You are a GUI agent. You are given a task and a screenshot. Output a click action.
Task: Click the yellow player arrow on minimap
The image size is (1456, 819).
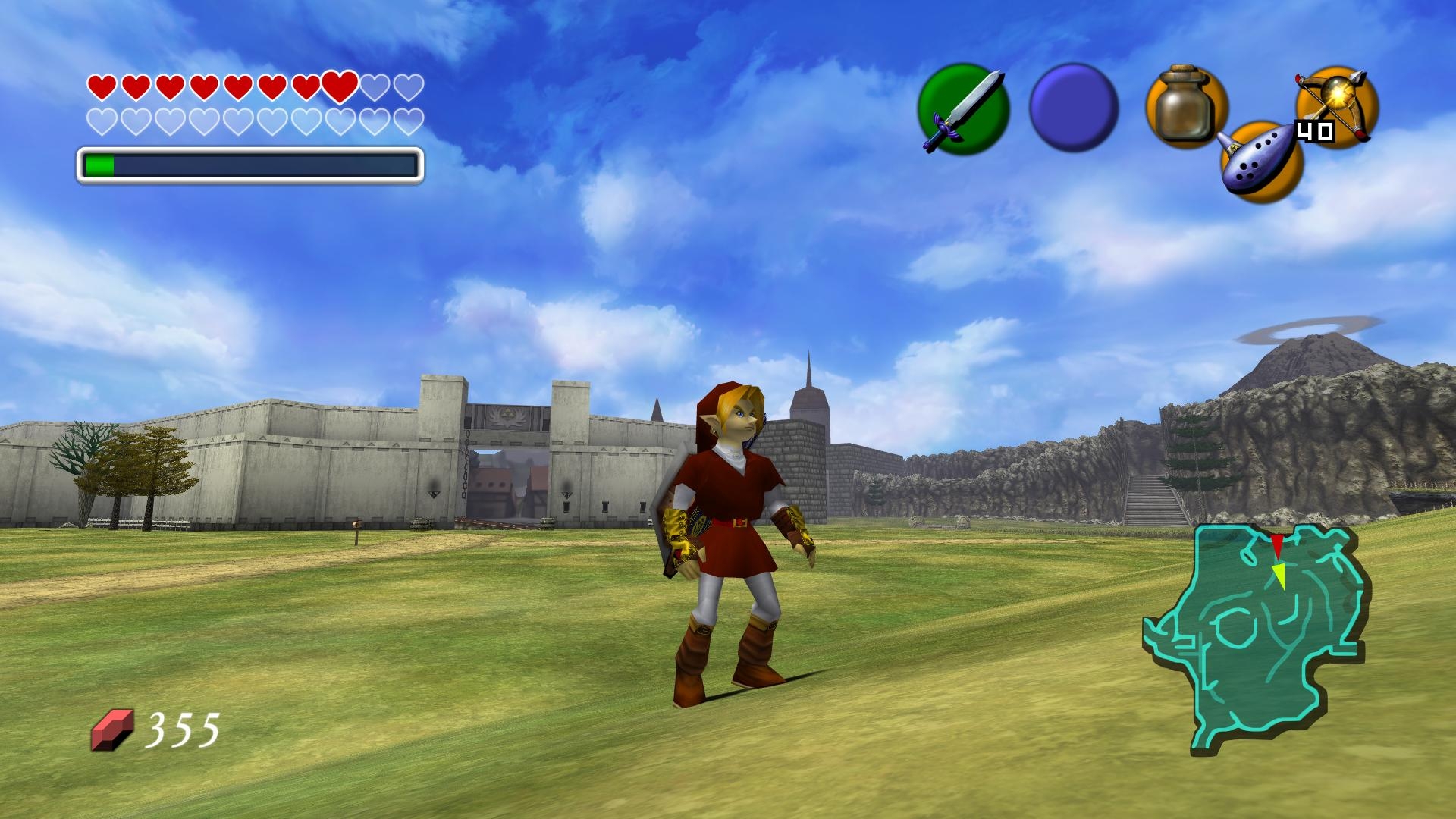(1279, 575)
